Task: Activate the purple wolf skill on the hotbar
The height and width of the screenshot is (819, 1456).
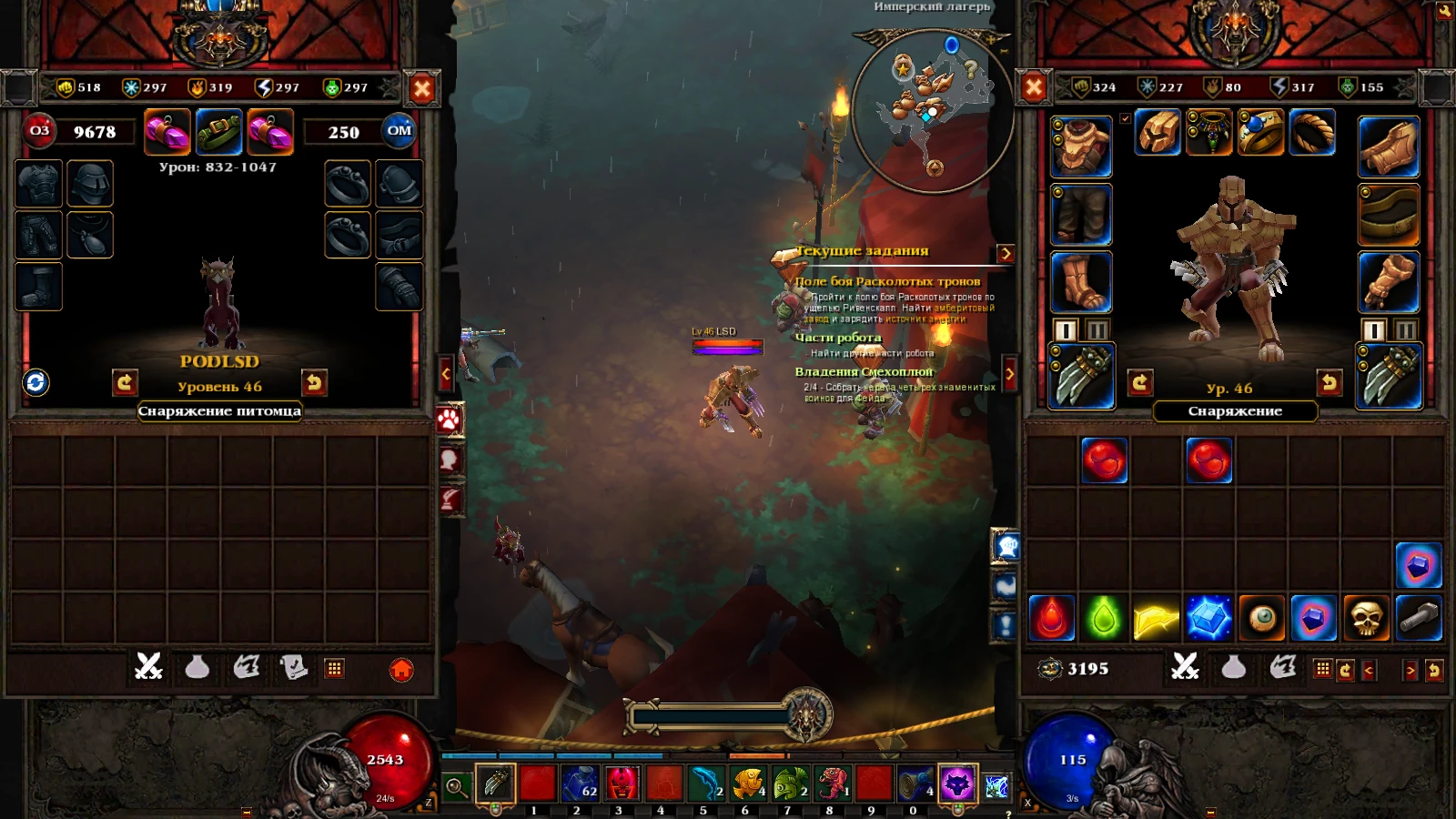Action: point(955,783)
